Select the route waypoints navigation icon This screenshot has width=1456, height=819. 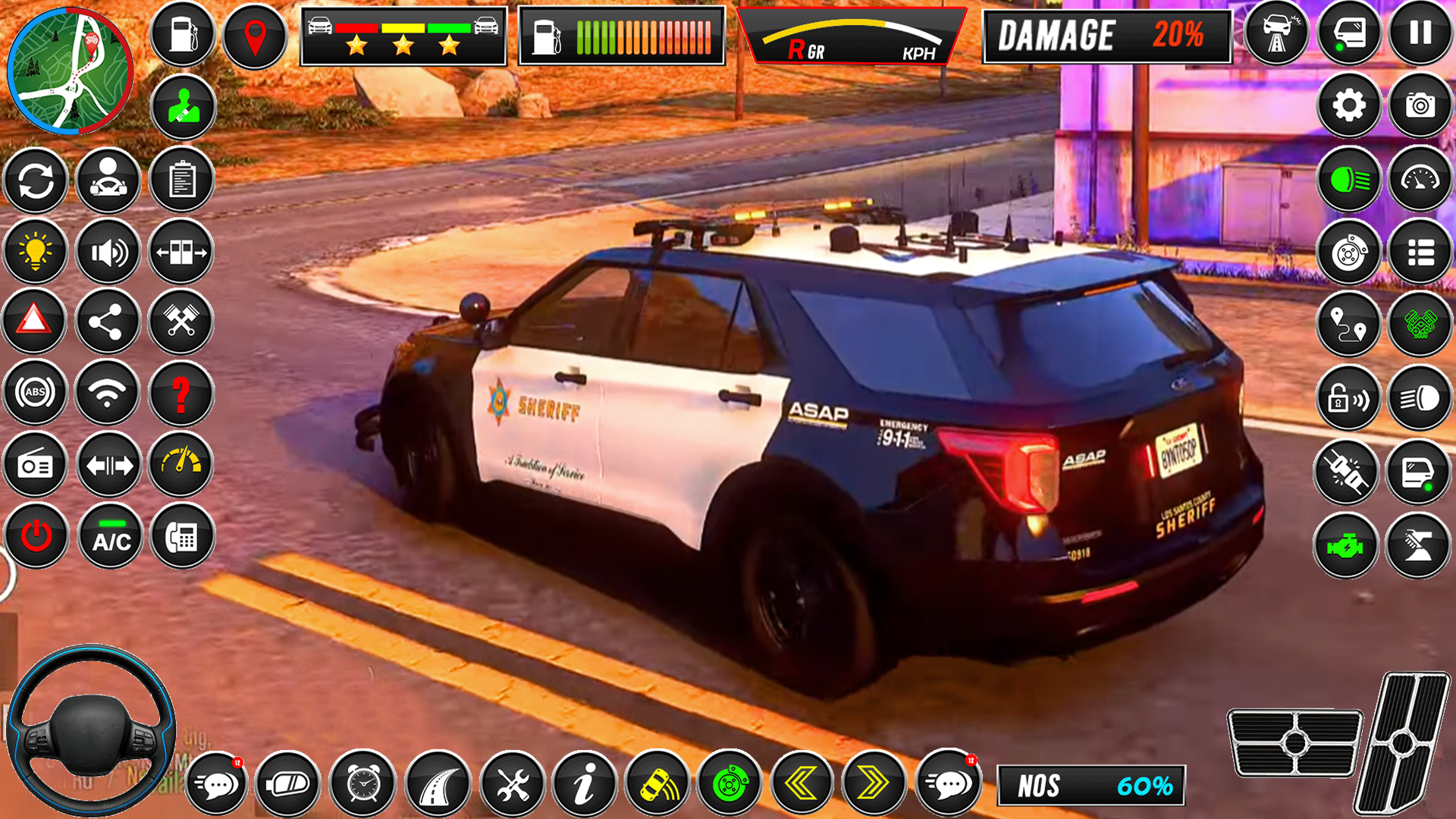[x=1349, y=325]
